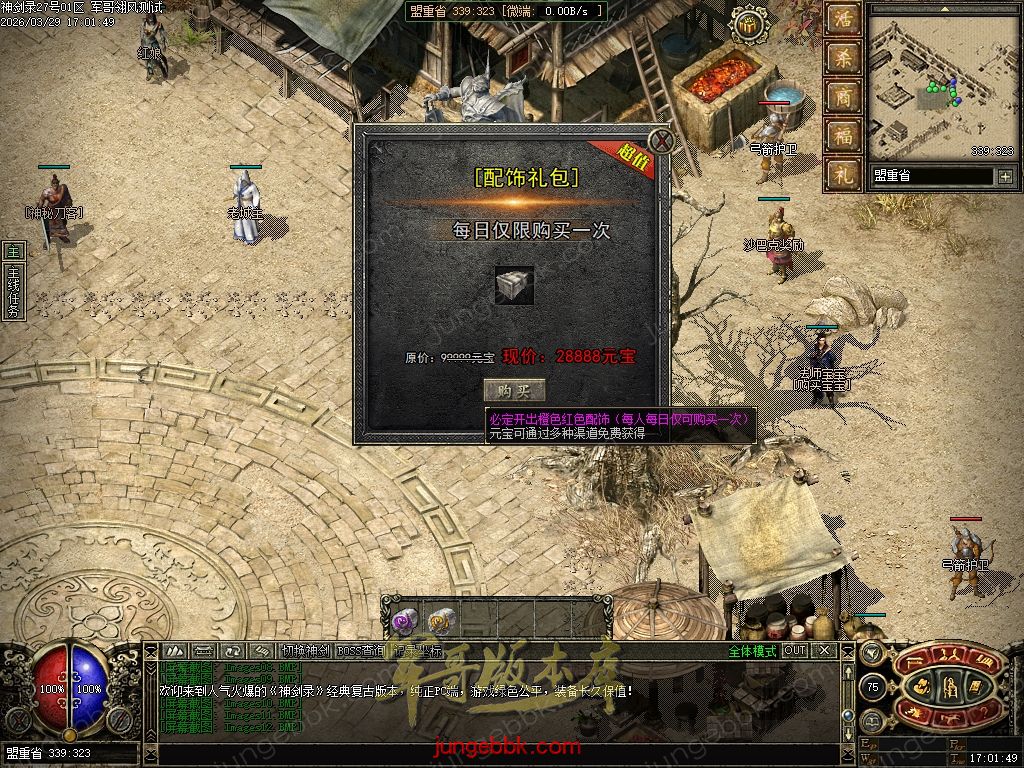Open the 礼 gift button

[x=842, y=174]
